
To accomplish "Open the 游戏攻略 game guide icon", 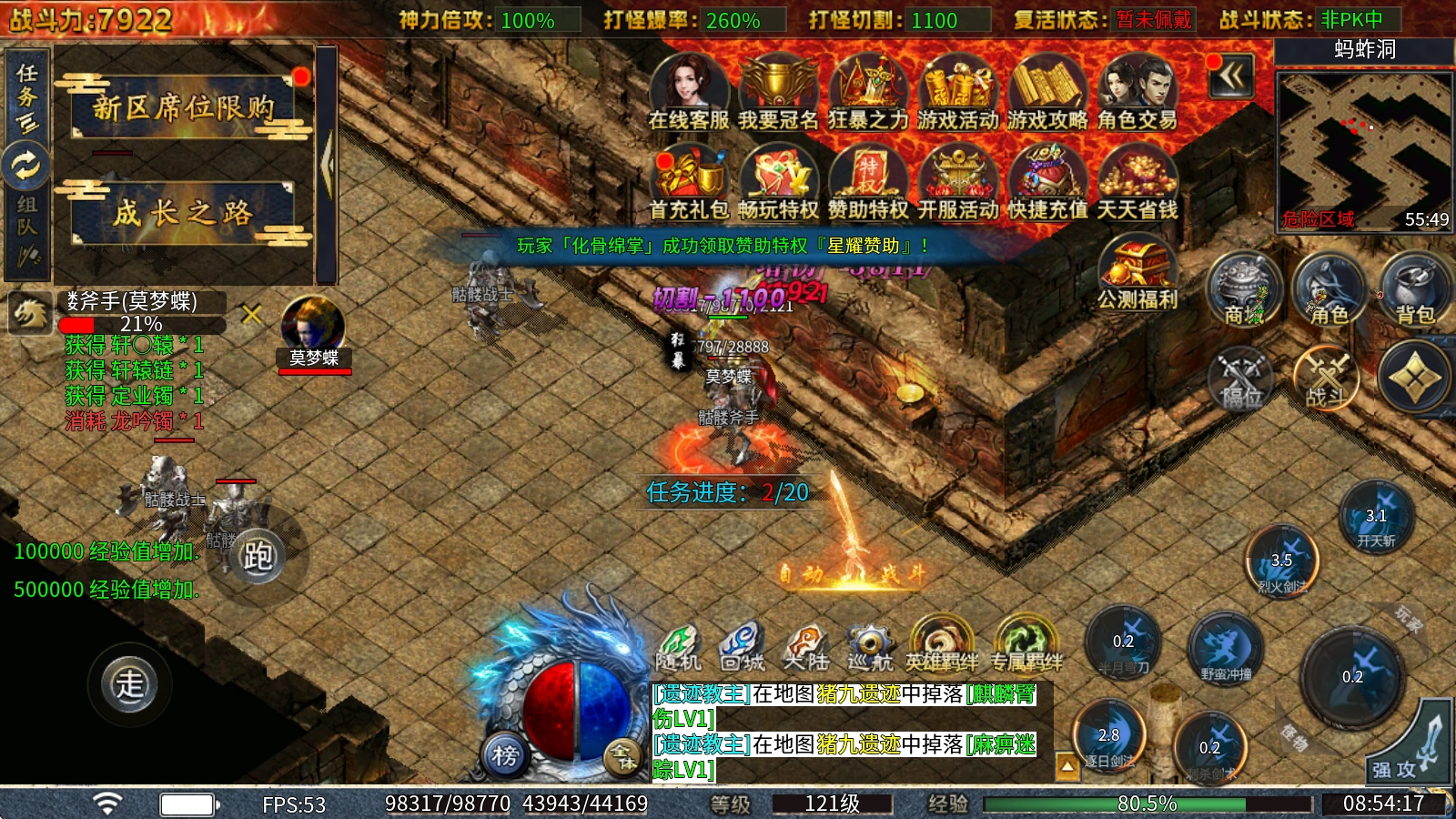I will click(1047, 92).
